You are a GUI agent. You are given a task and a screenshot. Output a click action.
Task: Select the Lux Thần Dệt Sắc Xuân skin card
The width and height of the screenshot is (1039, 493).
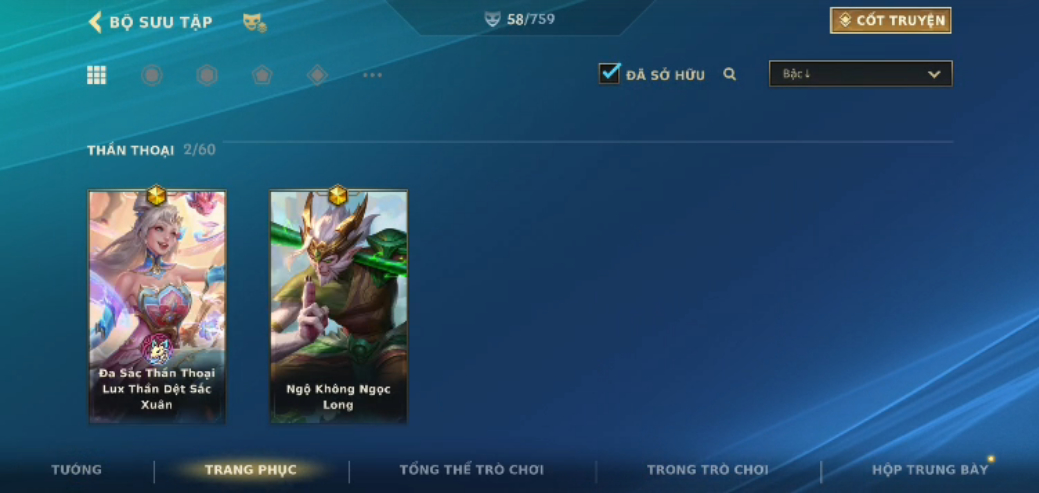[157, 305]
